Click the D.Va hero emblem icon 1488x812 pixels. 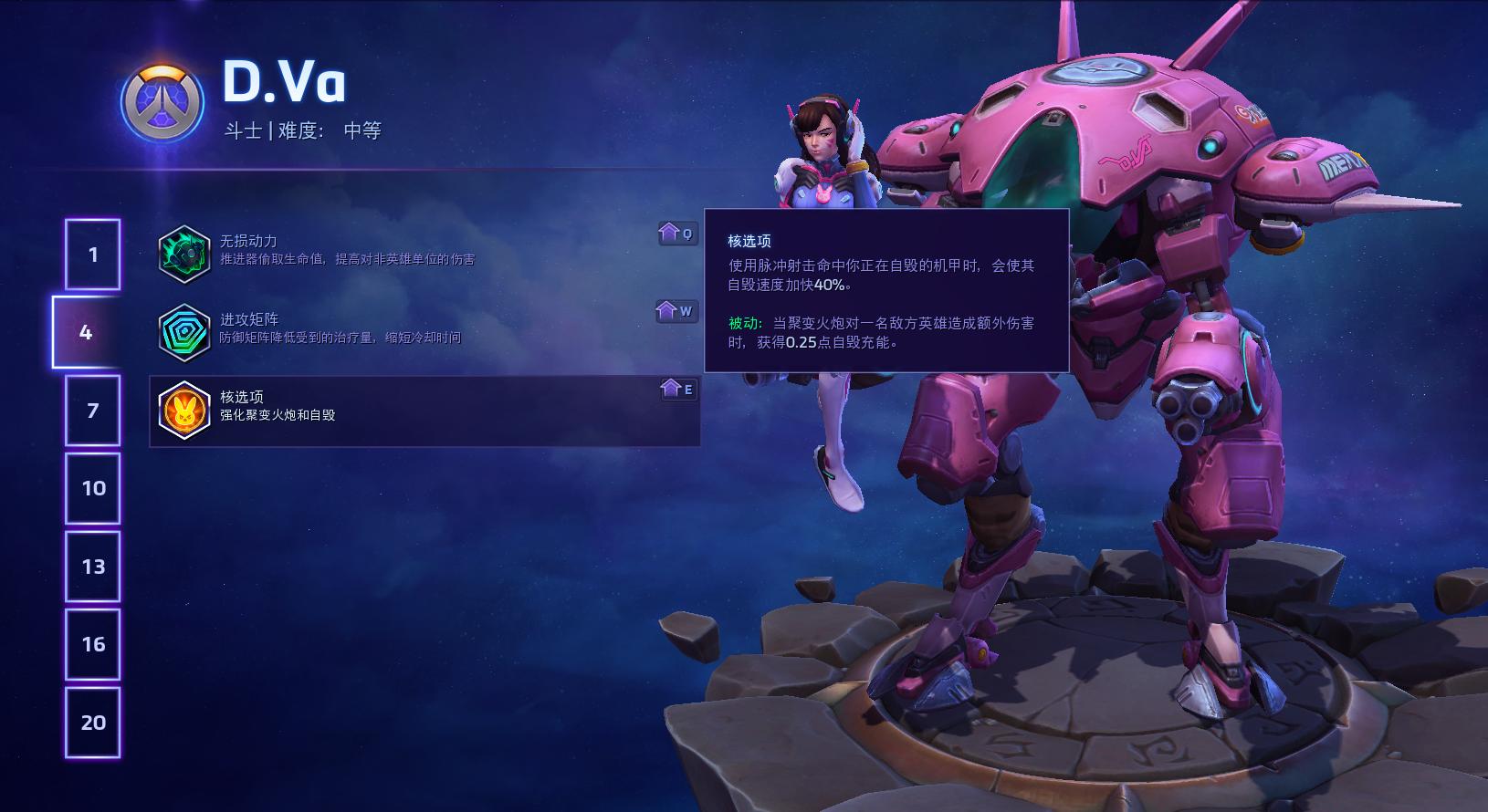point(161,103)
